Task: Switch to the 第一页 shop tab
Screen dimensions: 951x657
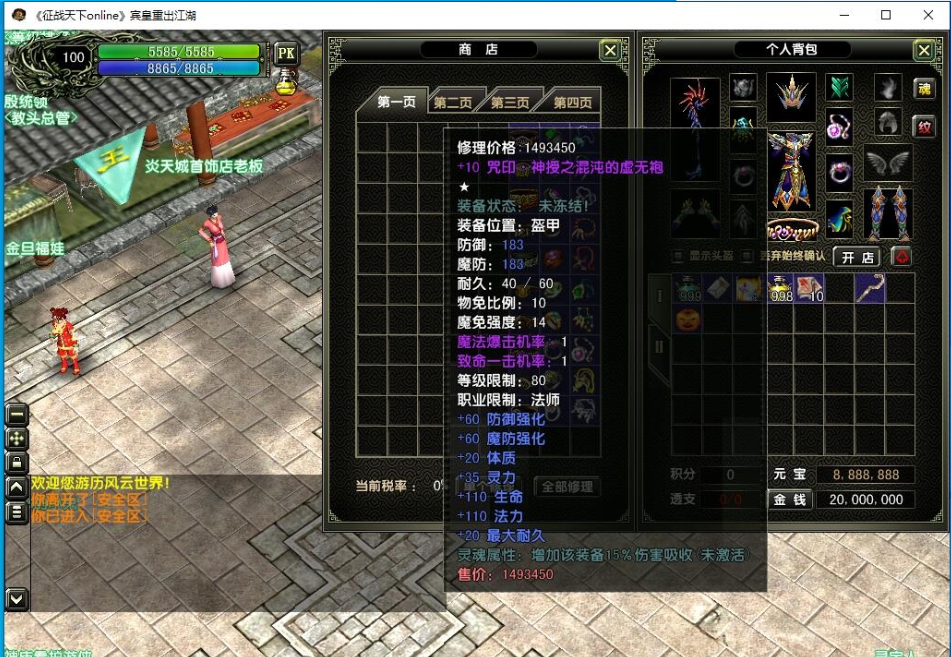Action: [396, 102]
